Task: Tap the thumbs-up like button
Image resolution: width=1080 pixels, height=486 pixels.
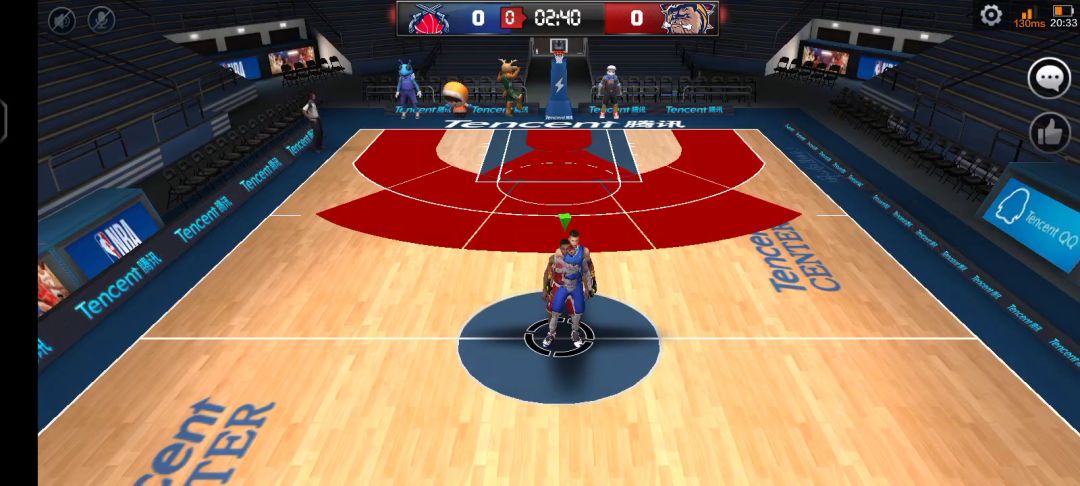Action: pos(1049,132)
